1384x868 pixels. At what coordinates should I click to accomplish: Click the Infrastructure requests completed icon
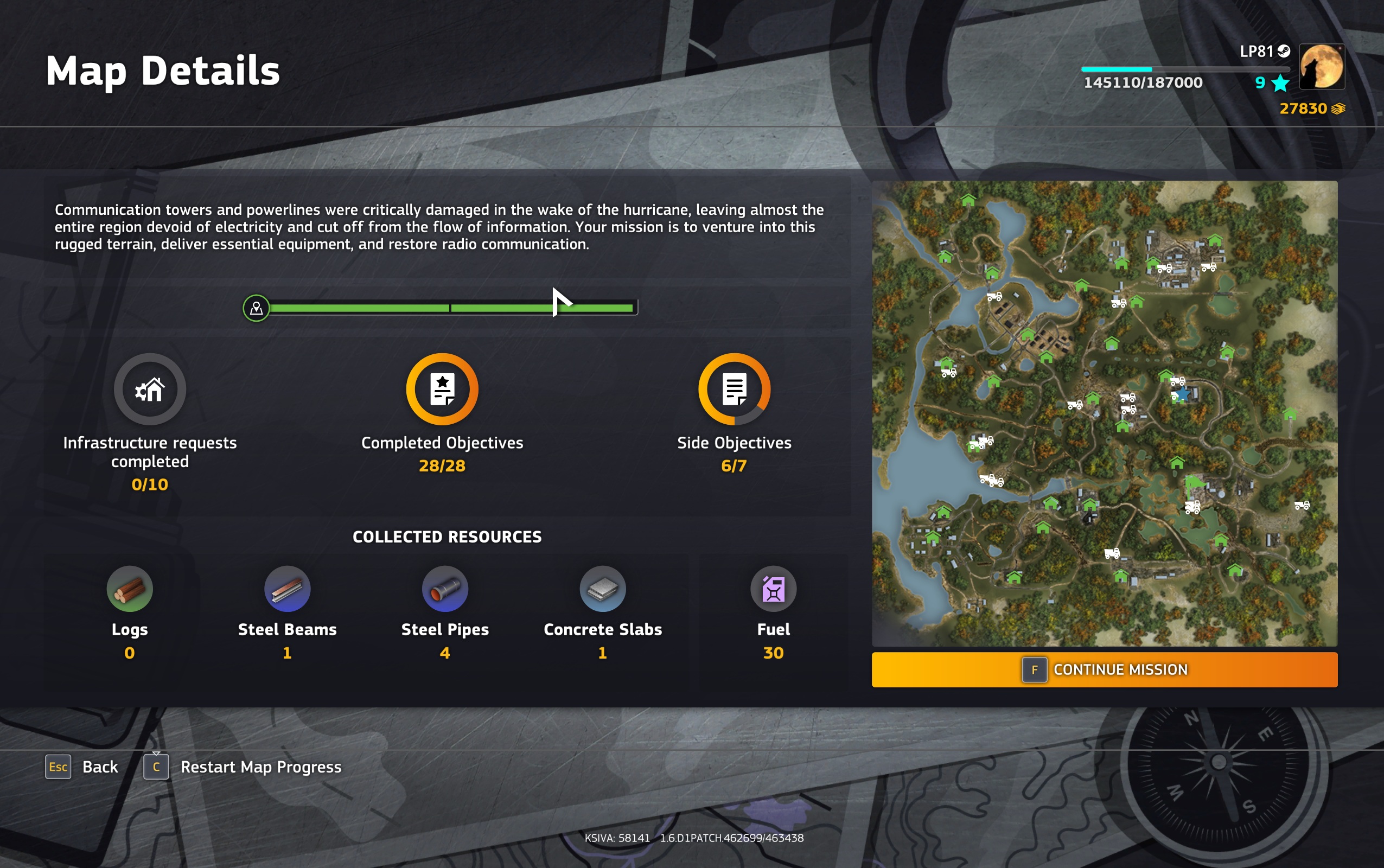pos(150,388)
